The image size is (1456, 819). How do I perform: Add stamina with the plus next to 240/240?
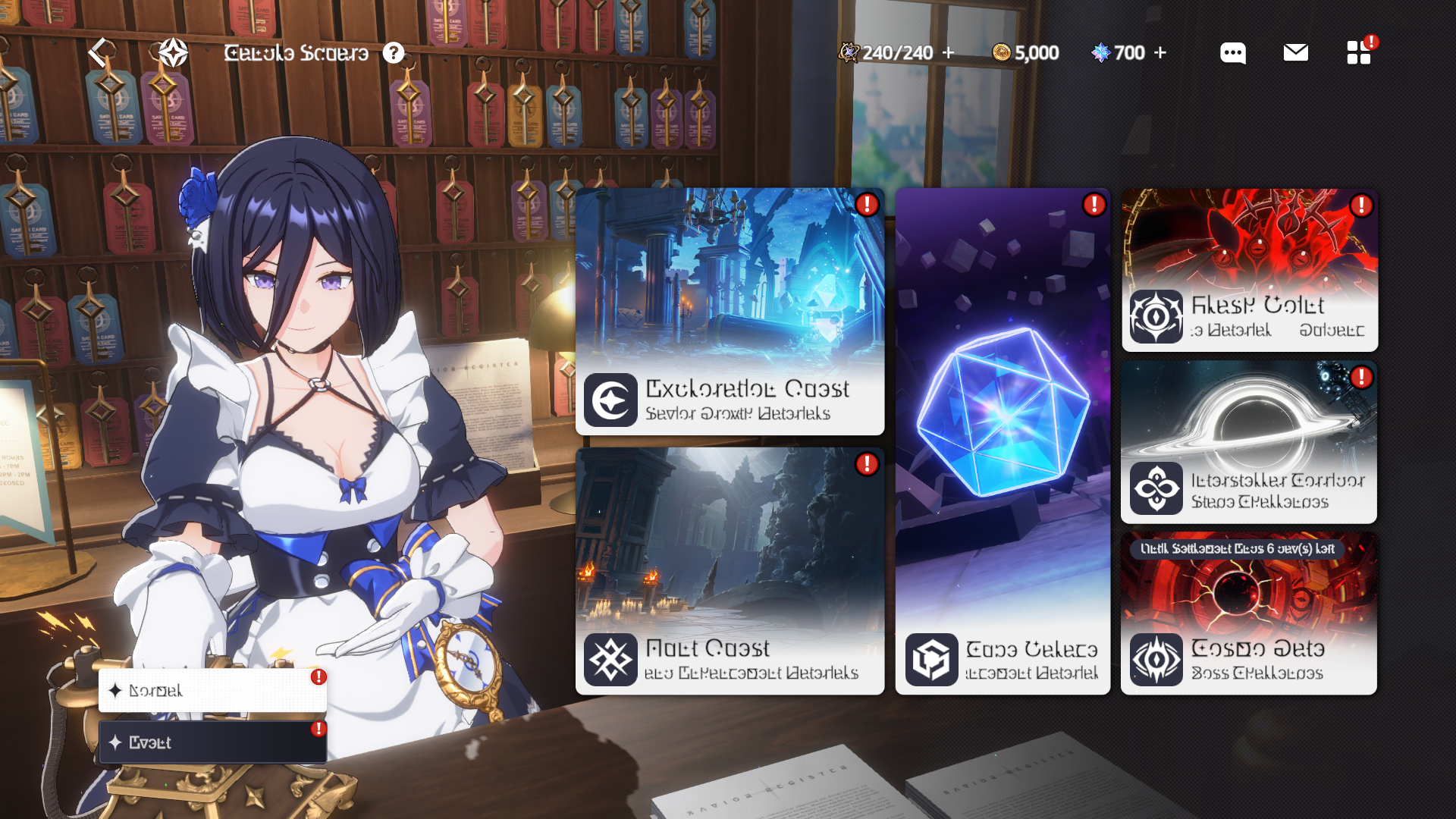(x=948, y=52)
